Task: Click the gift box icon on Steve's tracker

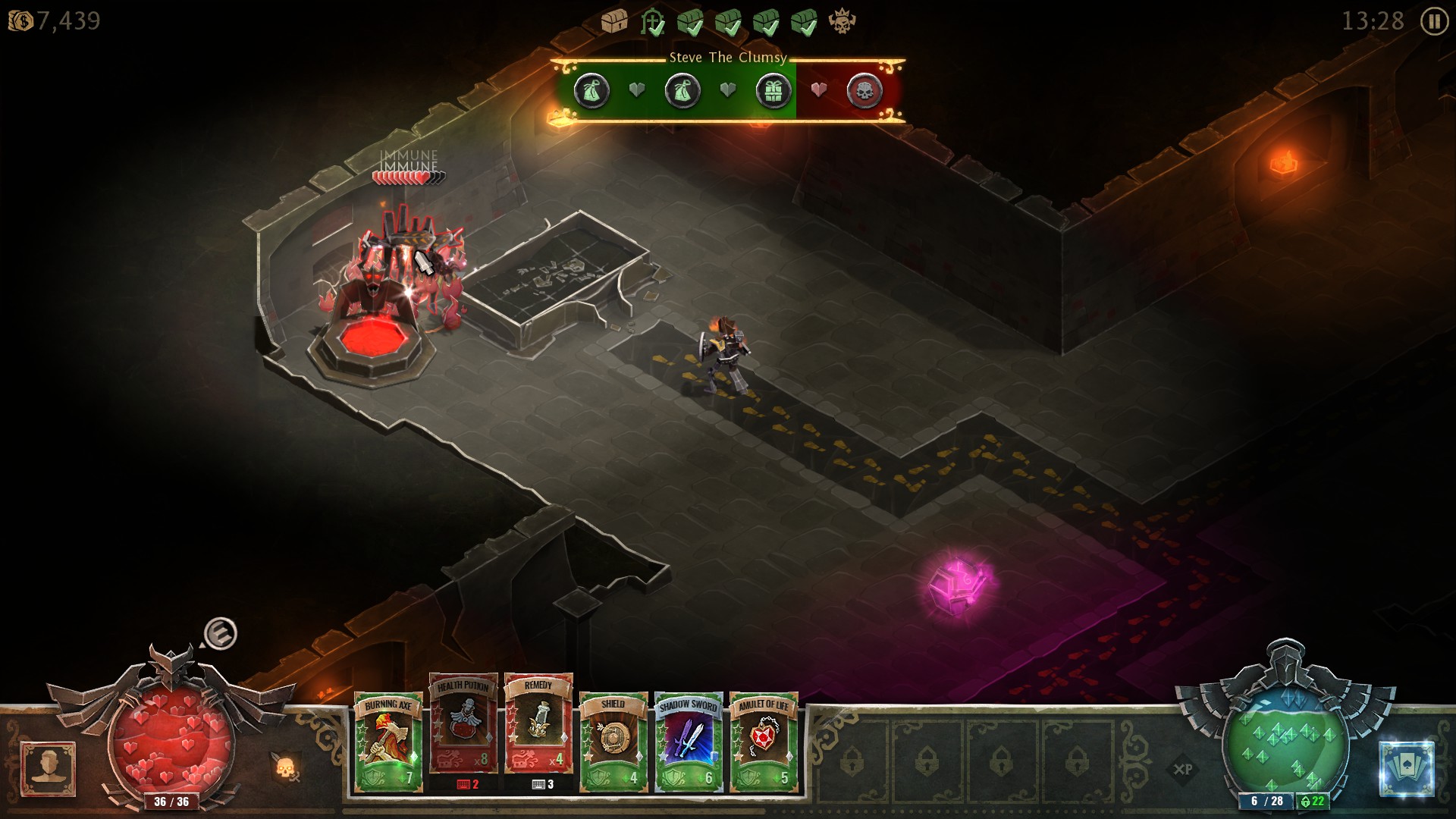Action: coord(773,91)
